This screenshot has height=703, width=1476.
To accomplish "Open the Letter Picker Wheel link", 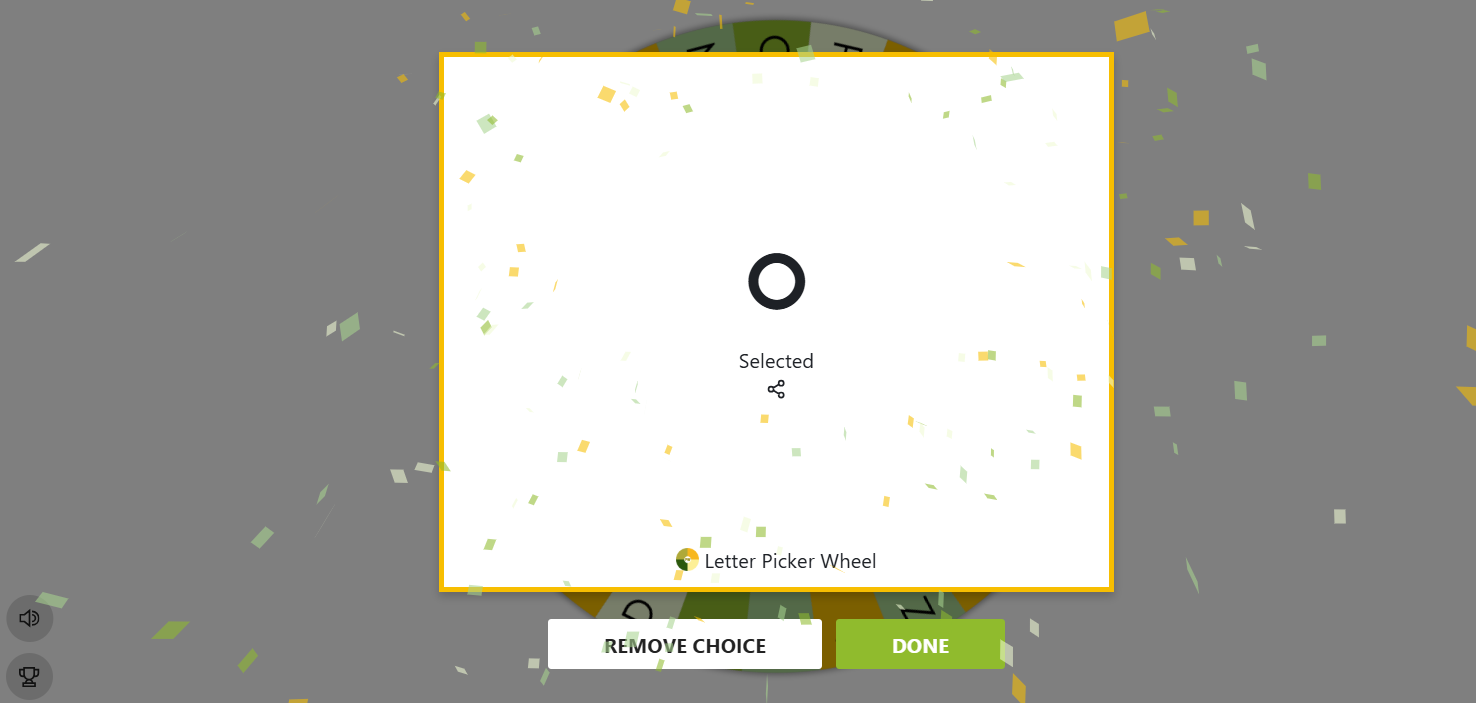I will click(777, 561).
